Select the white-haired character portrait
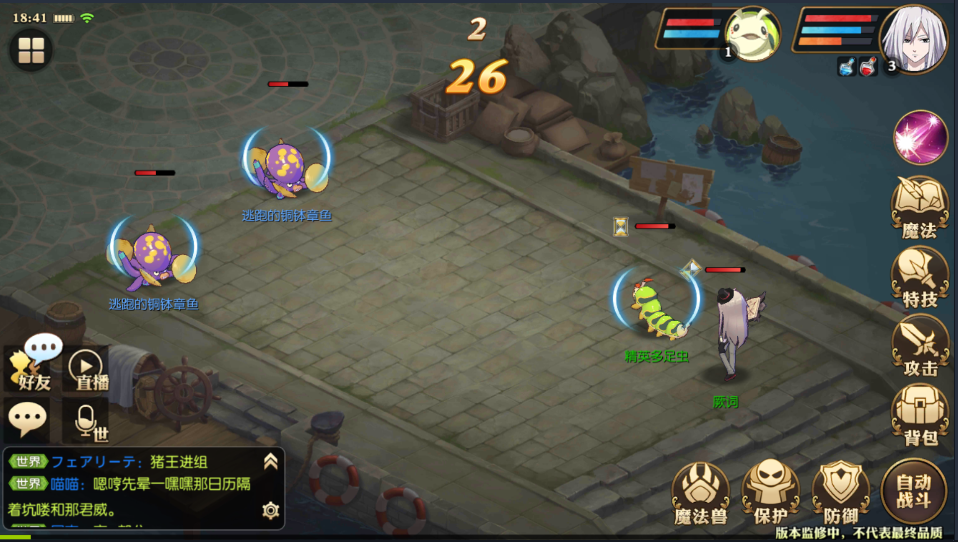Image resolution: width=958 pixels, height=542 pixels. 912,39
